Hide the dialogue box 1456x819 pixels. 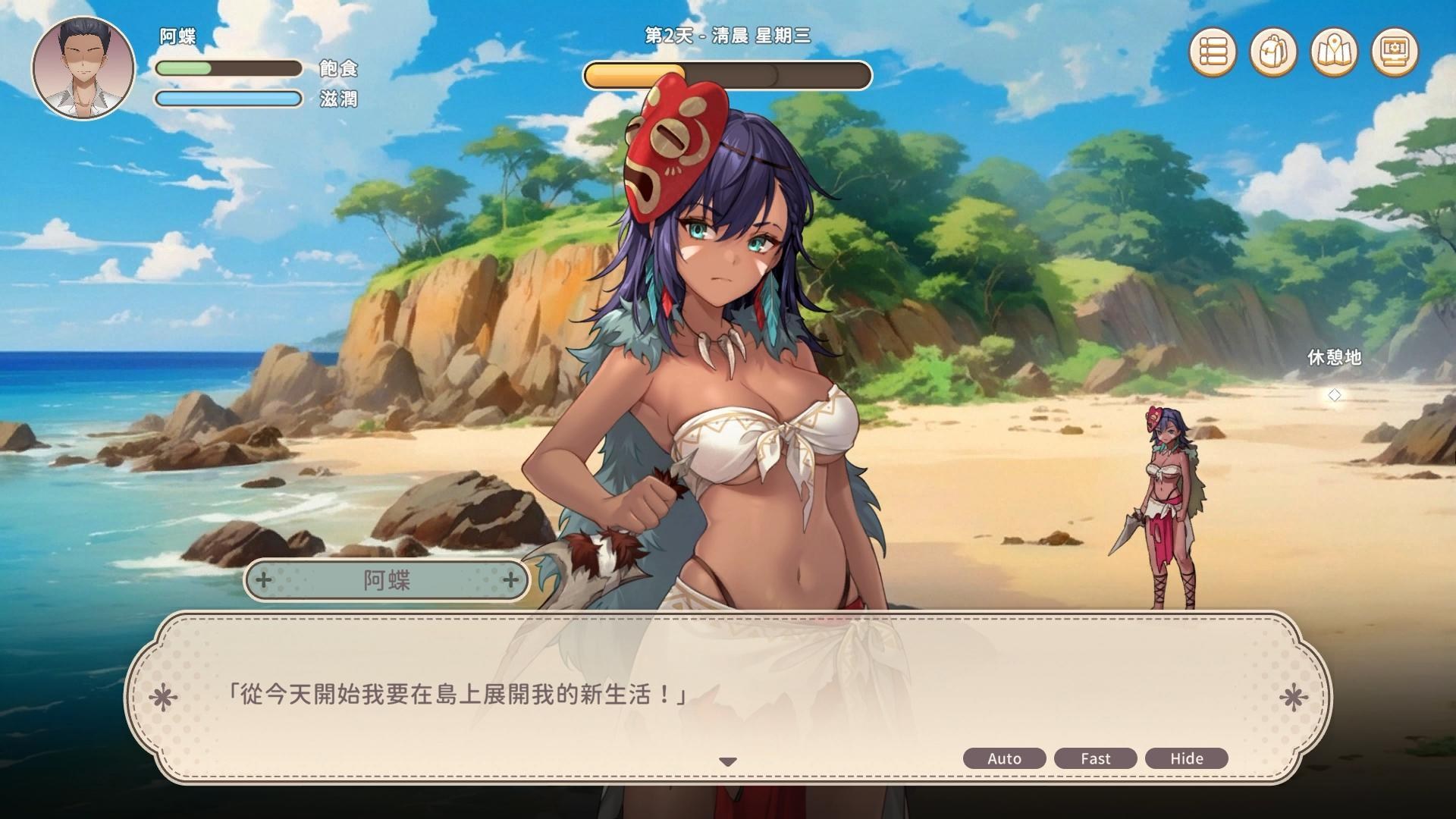point(1187,758)
